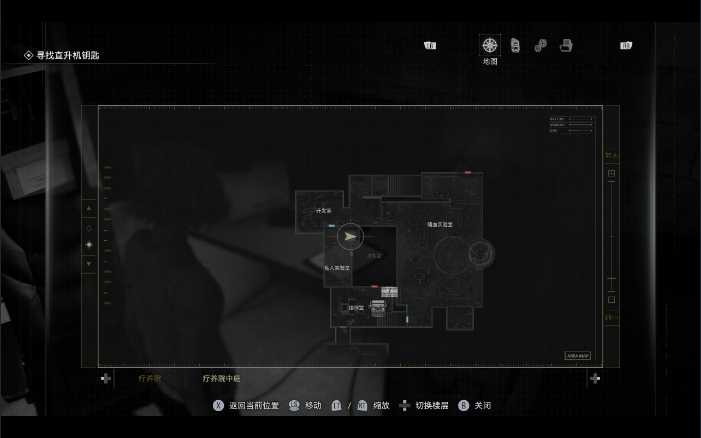Open the third top-menu icon tab

[x=540, y=45]
